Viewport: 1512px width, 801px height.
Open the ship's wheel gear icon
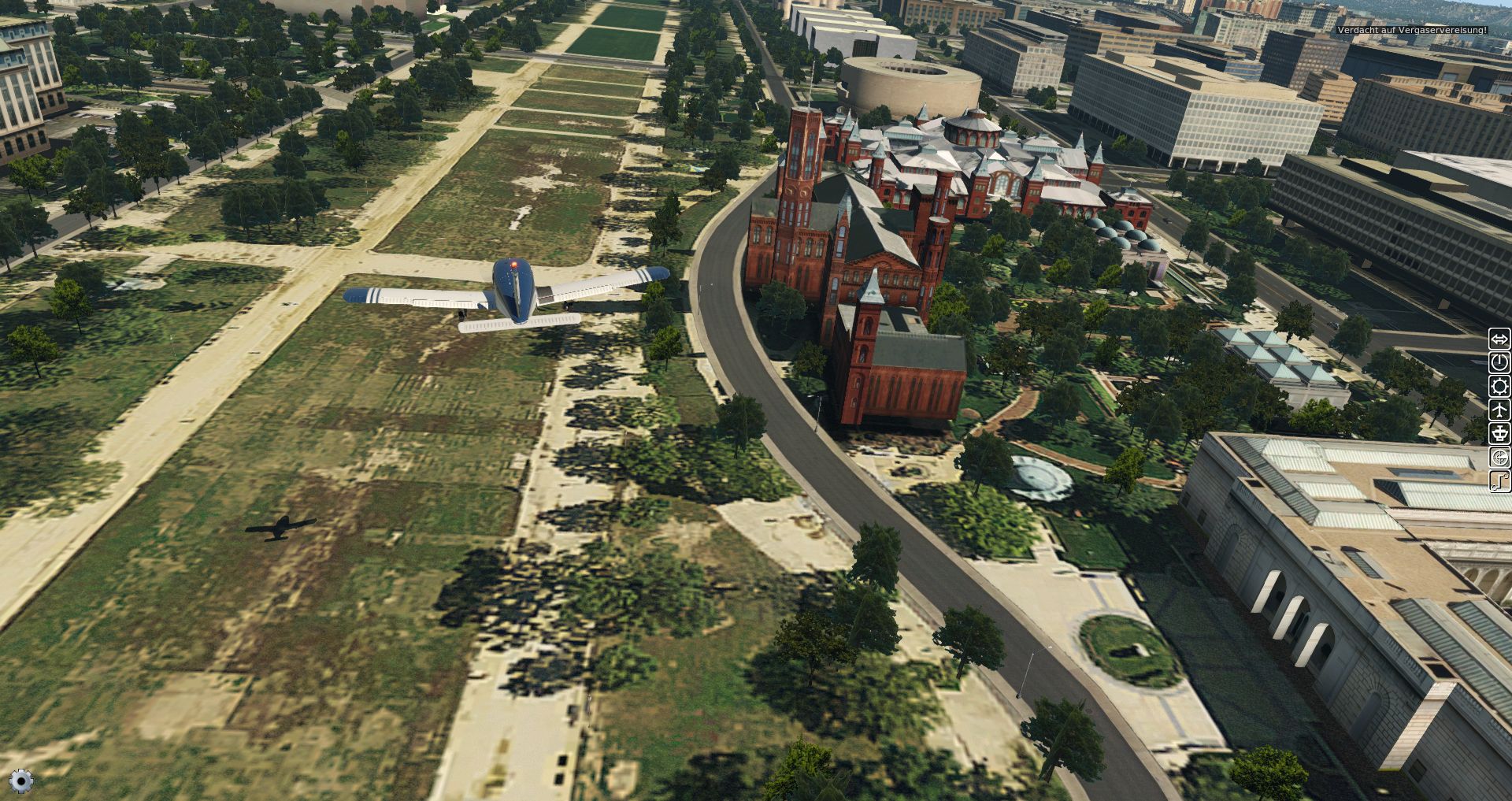pyautogui.click(x=1499, y=387)
